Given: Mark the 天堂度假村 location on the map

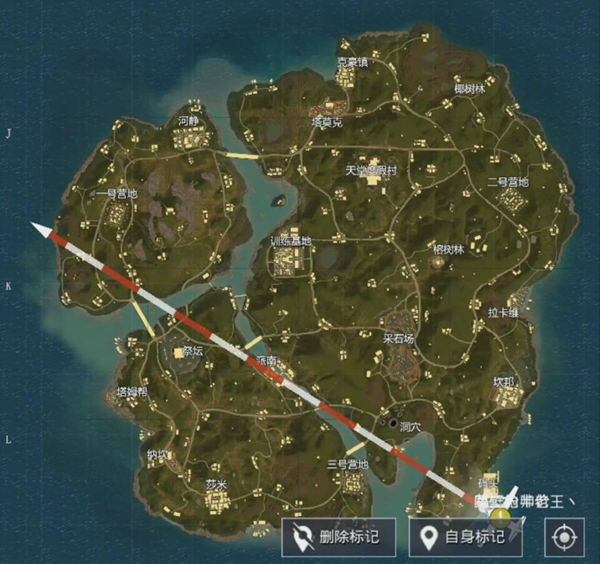Looking at the screenshot, I should click(371, 171).
